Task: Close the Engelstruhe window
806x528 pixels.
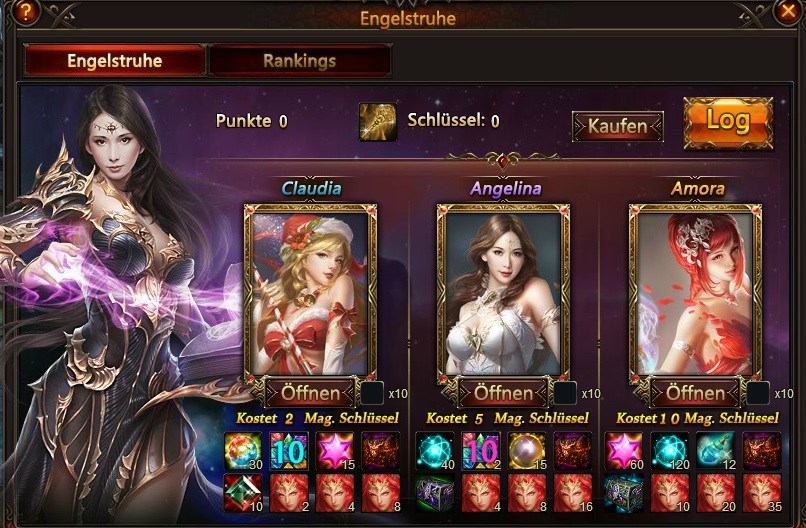Action: point(788,12)
